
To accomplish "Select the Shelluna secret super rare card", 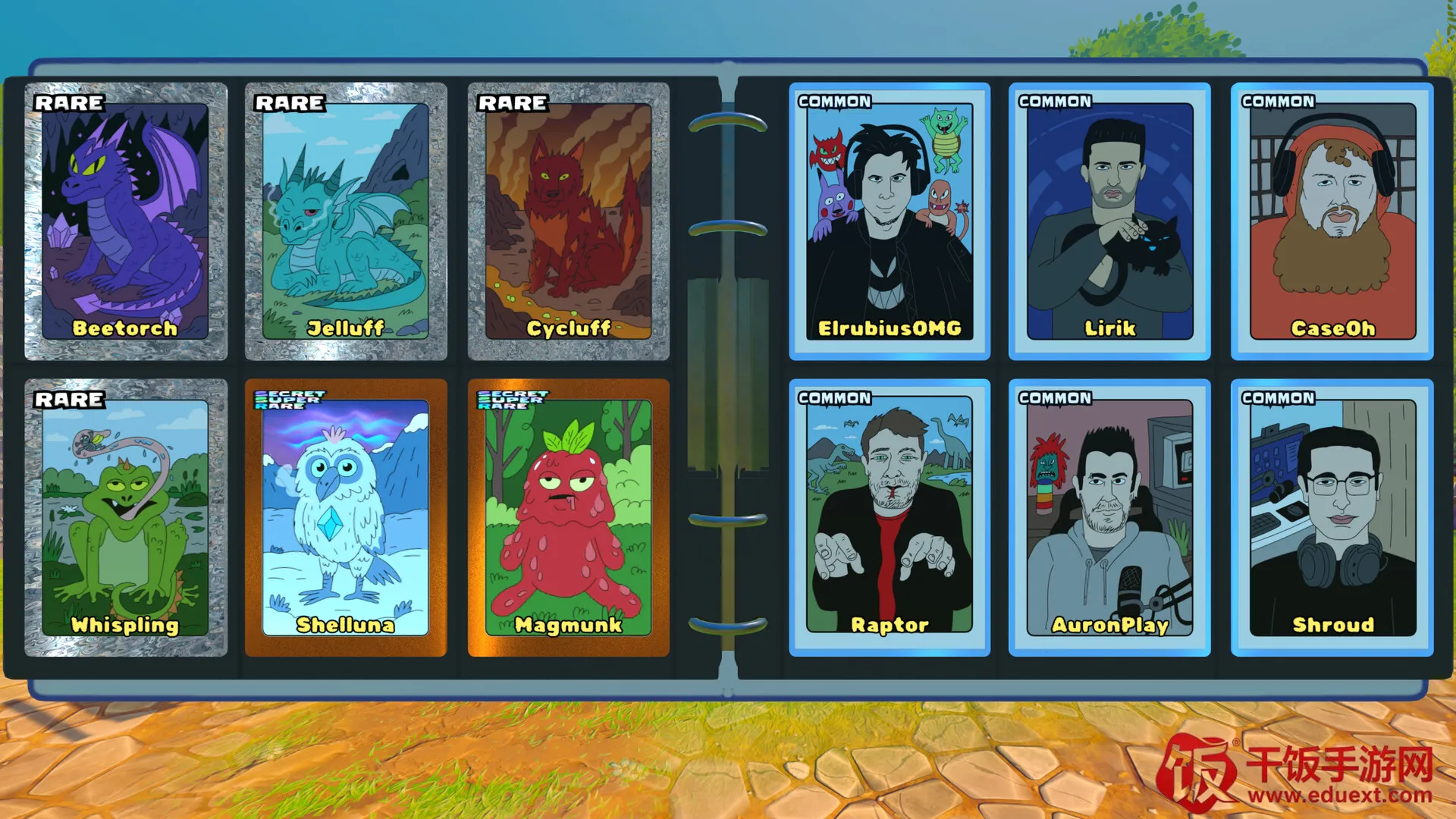I will (x=346, y=517).
